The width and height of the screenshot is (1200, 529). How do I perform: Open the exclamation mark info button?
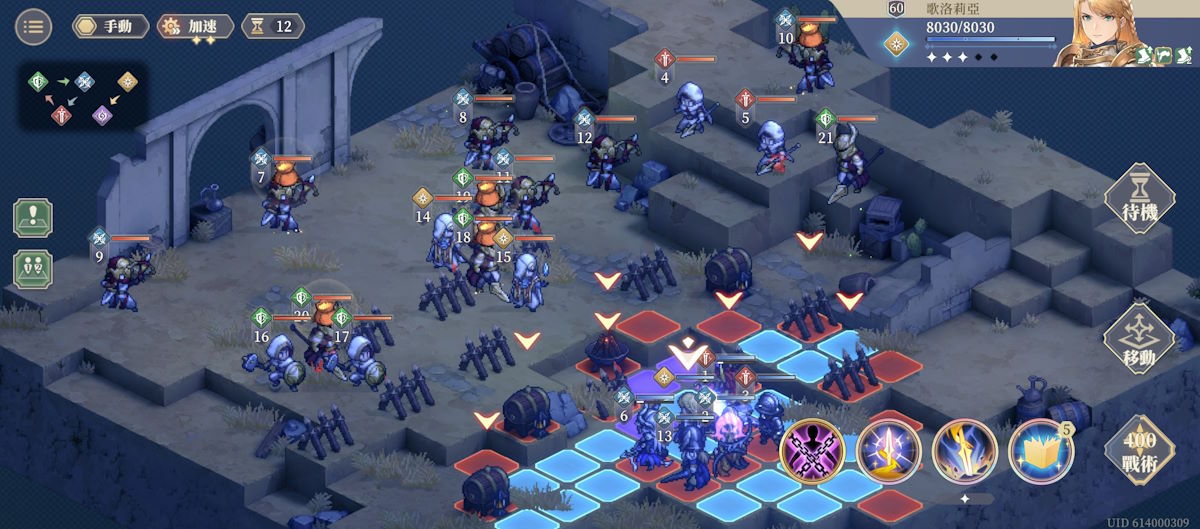(33, 219)
